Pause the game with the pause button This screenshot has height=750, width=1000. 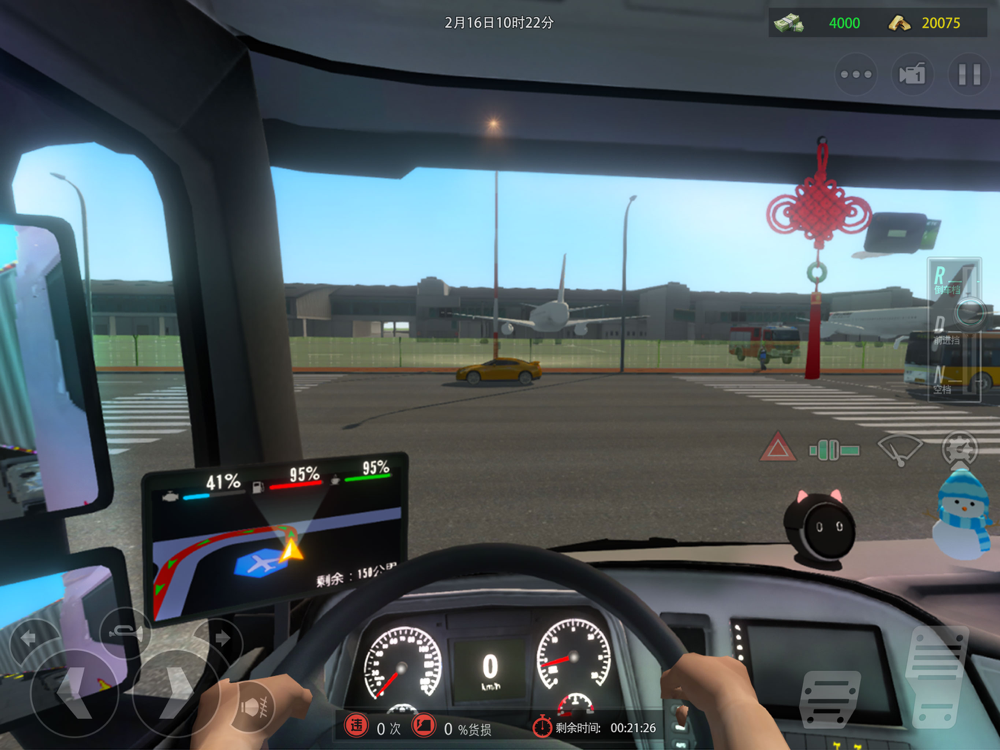pos(968,74)
